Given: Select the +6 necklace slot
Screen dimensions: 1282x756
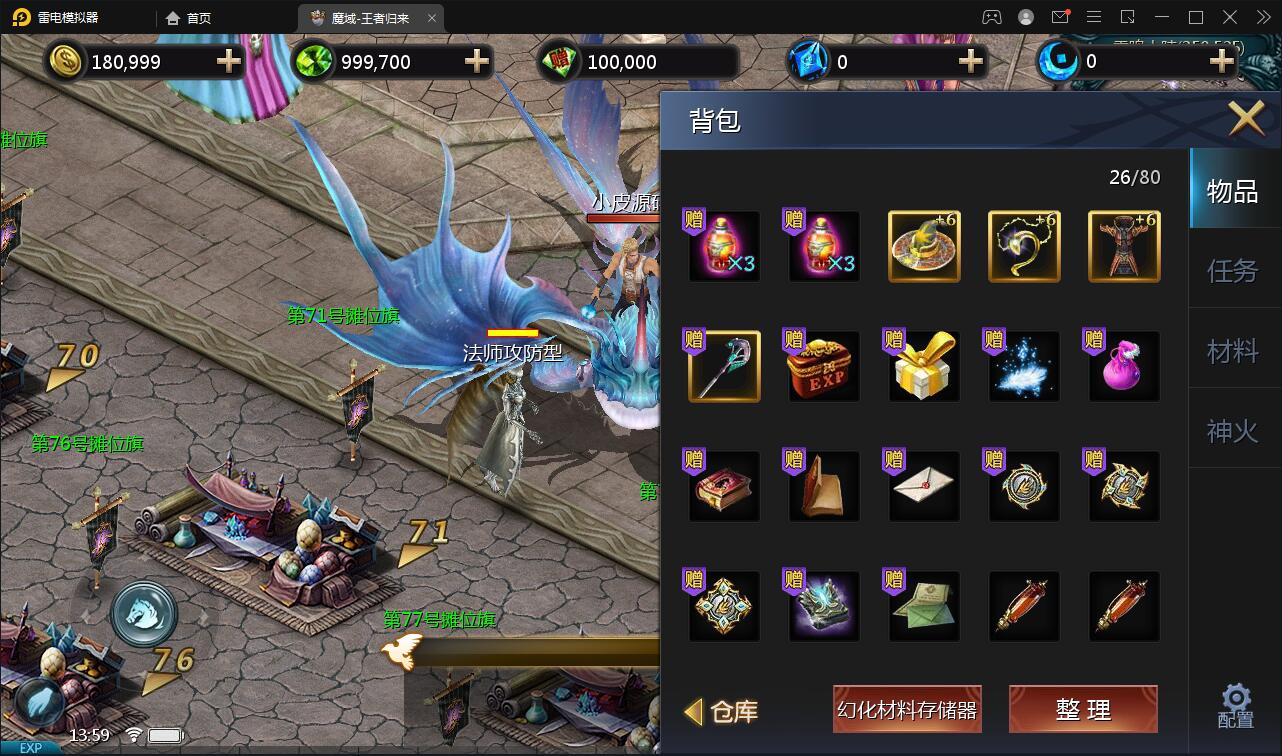Looking at the screenshot, I should point(1024,247).
